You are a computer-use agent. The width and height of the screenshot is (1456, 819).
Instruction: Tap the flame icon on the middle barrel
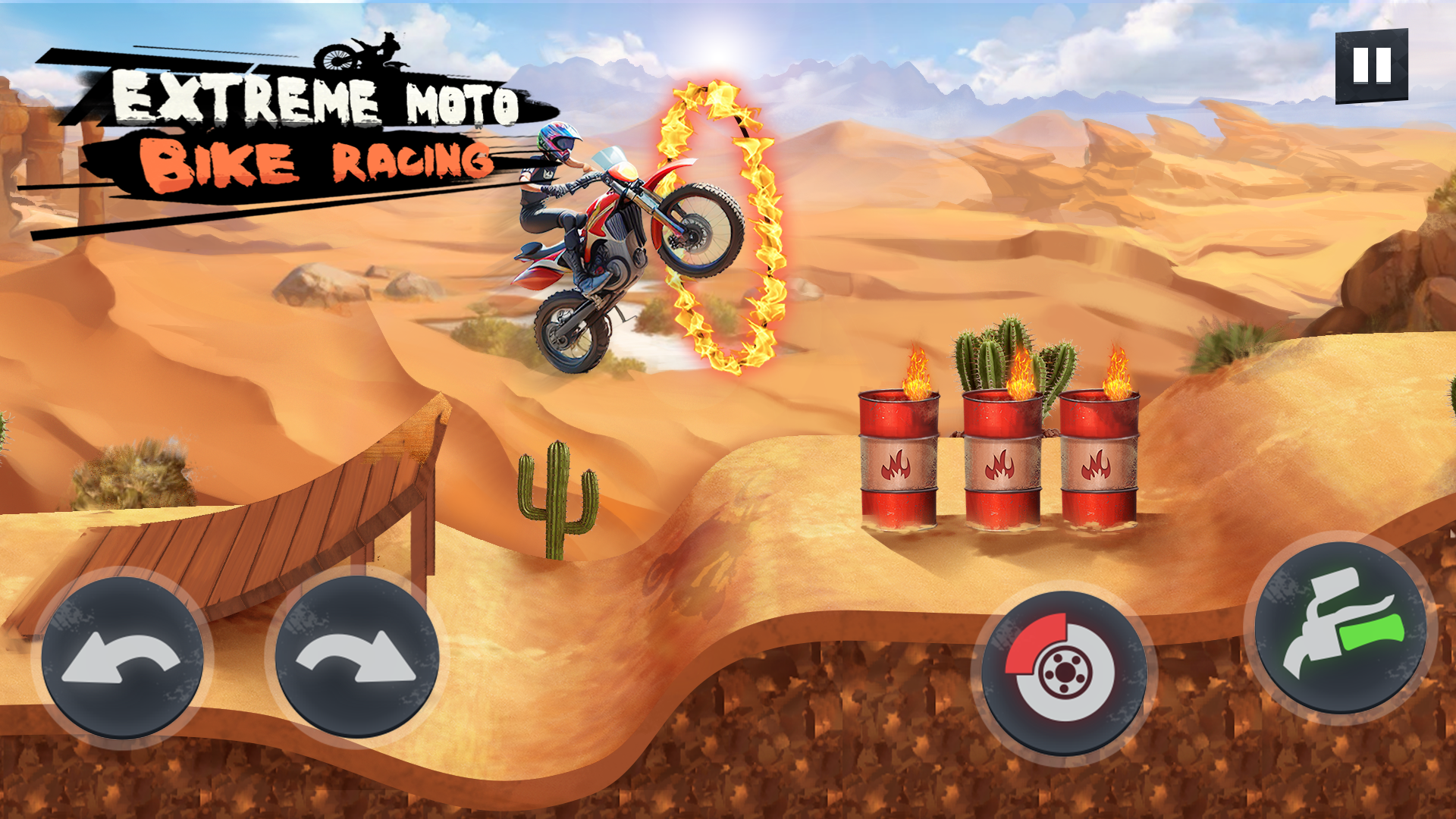(x=1001, y=463)
